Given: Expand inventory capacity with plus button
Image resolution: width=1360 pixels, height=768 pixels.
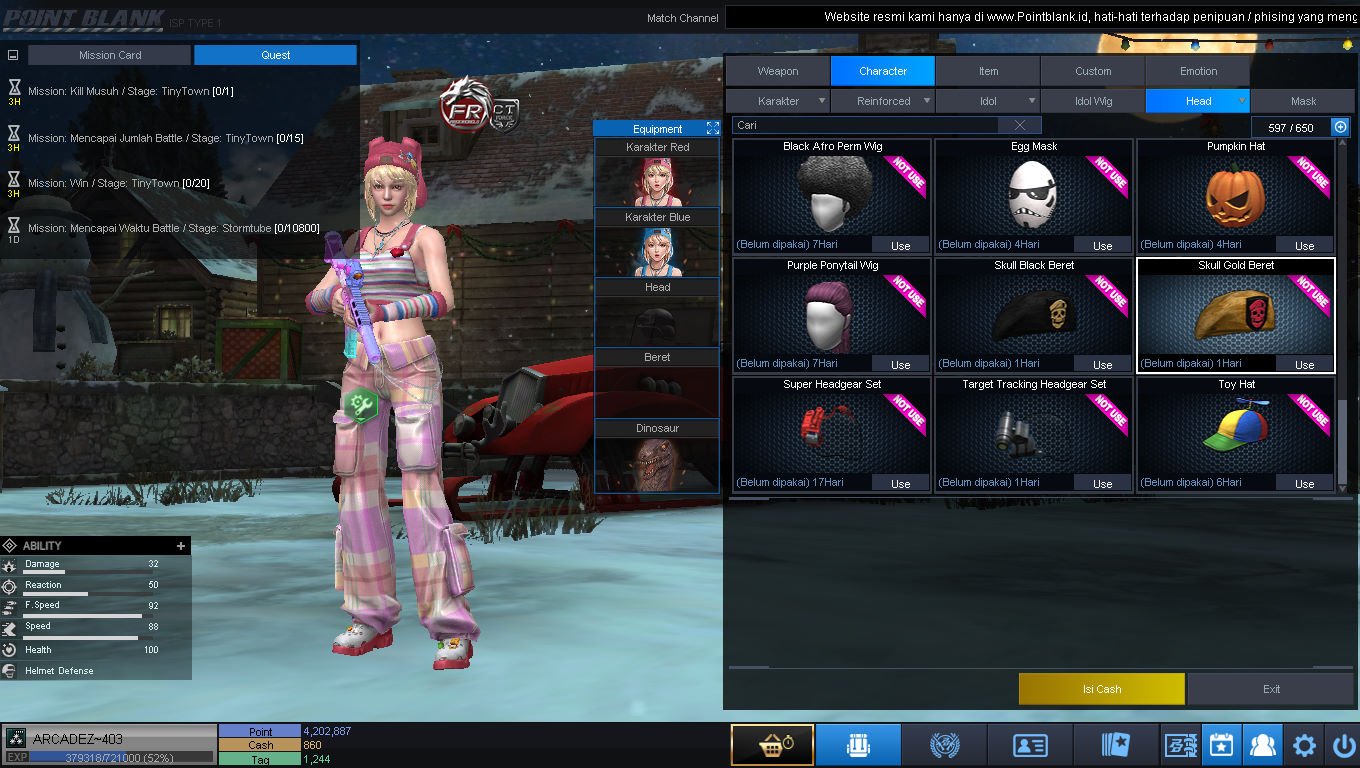Looking at the screenshot, I should (1341, 127).
